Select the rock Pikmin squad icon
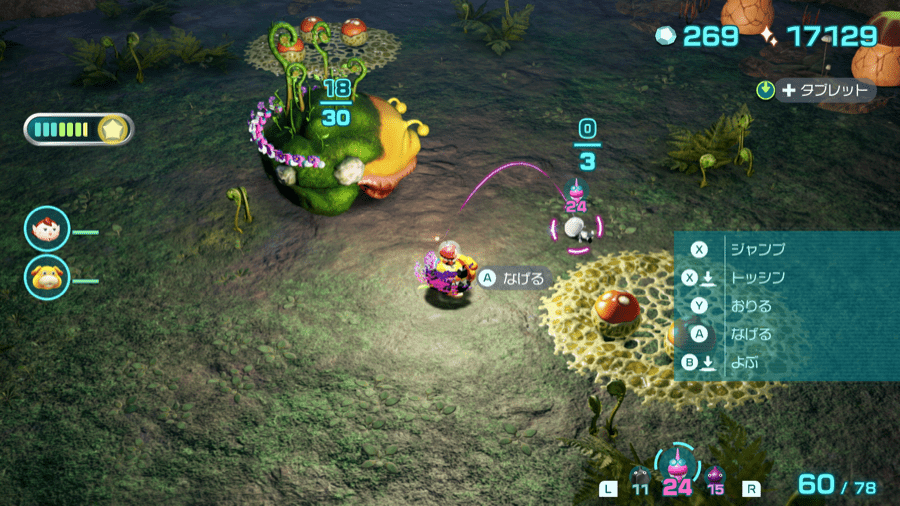900x506 pixels. tap(640, 475)
